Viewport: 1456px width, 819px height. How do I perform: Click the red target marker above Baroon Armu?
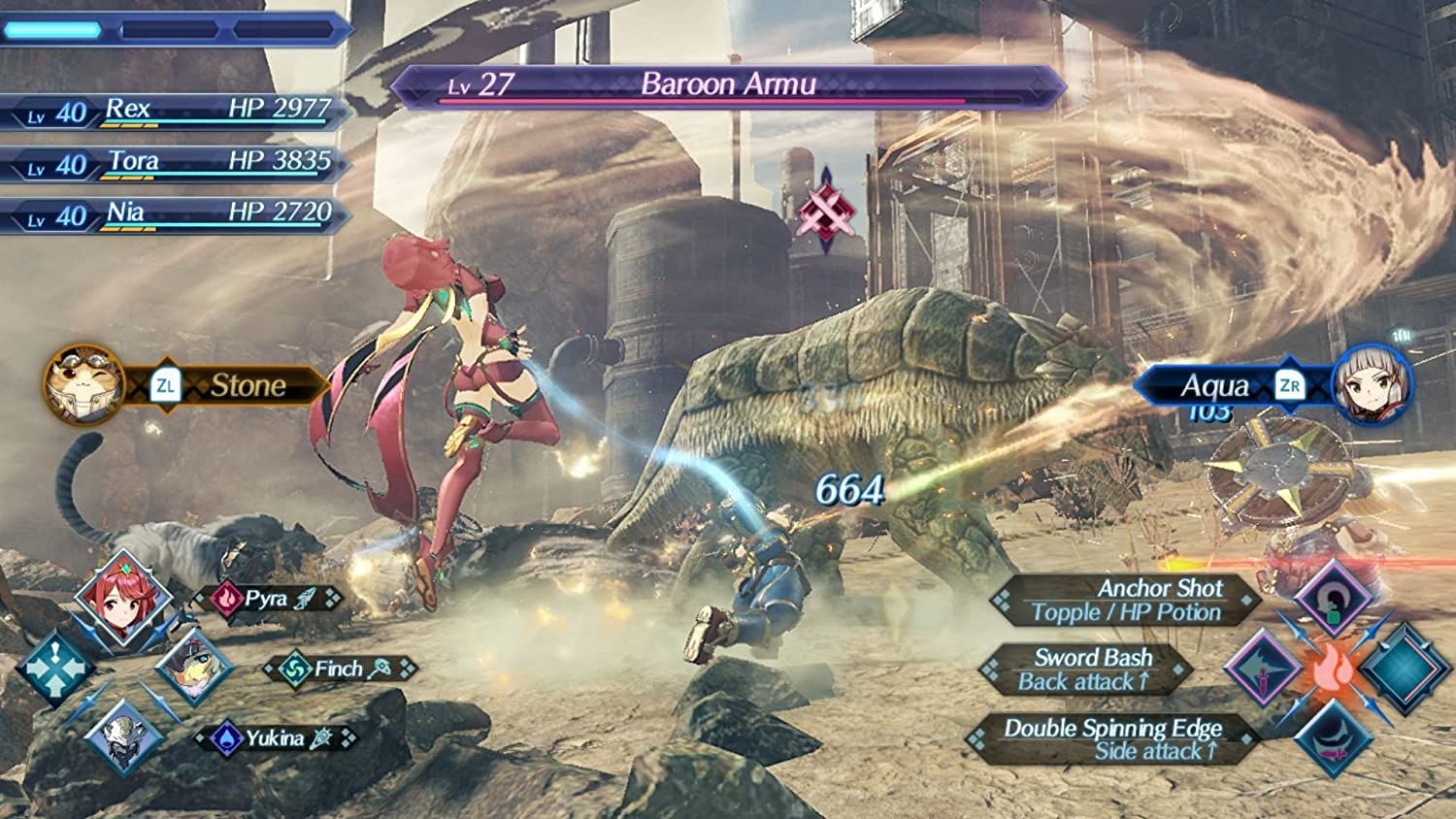tap(826, 209)
